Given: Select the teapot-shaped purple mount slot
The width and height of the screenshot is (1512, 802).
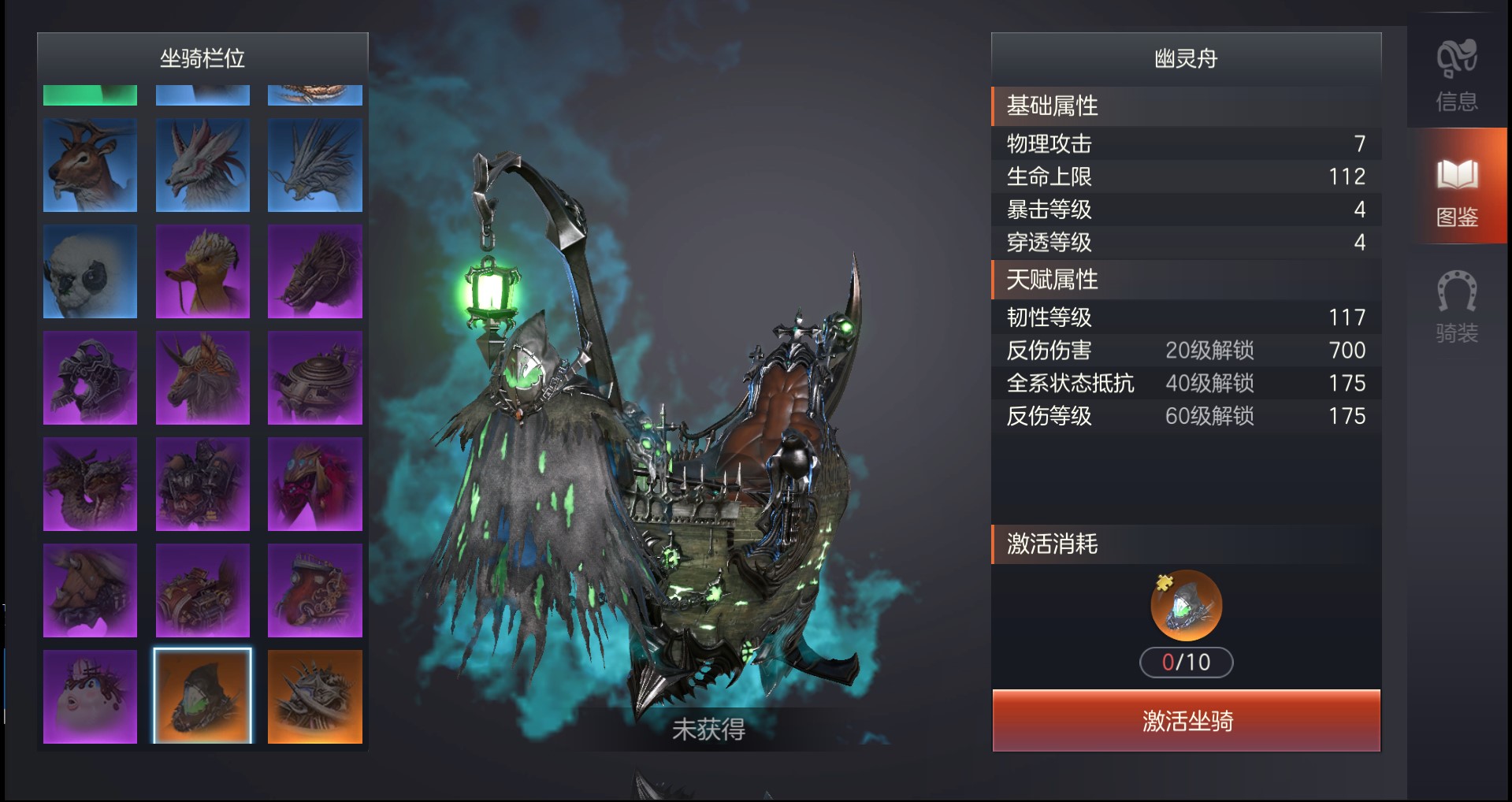Looking at the screenshot, I should pos(315,378).
